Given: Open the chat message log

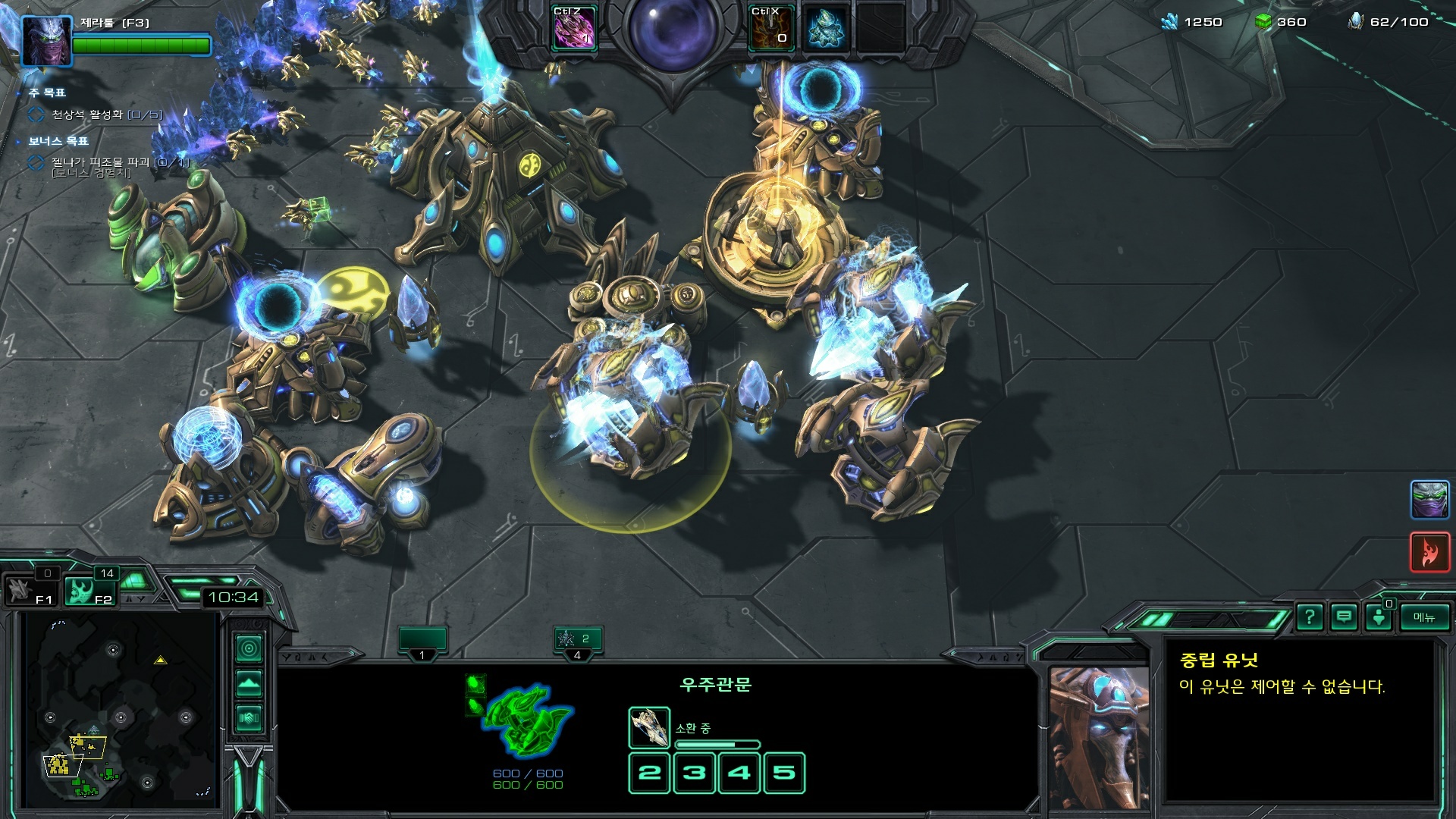Looking at the screenshot, I should pyautogui.click(x=1344, y=617).
